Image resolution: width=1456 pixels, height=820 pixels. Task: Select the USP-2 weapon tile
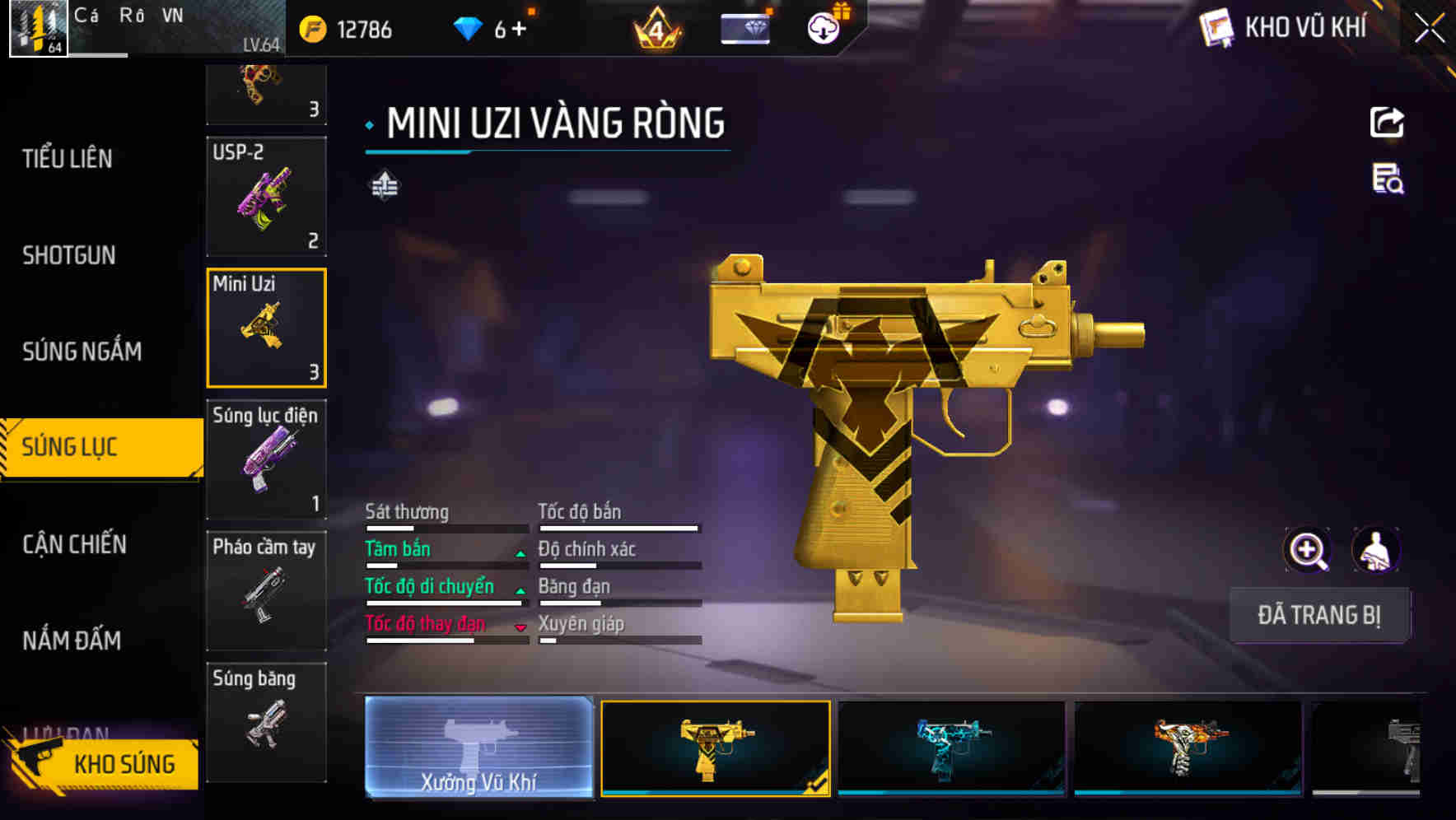point(266,197)
